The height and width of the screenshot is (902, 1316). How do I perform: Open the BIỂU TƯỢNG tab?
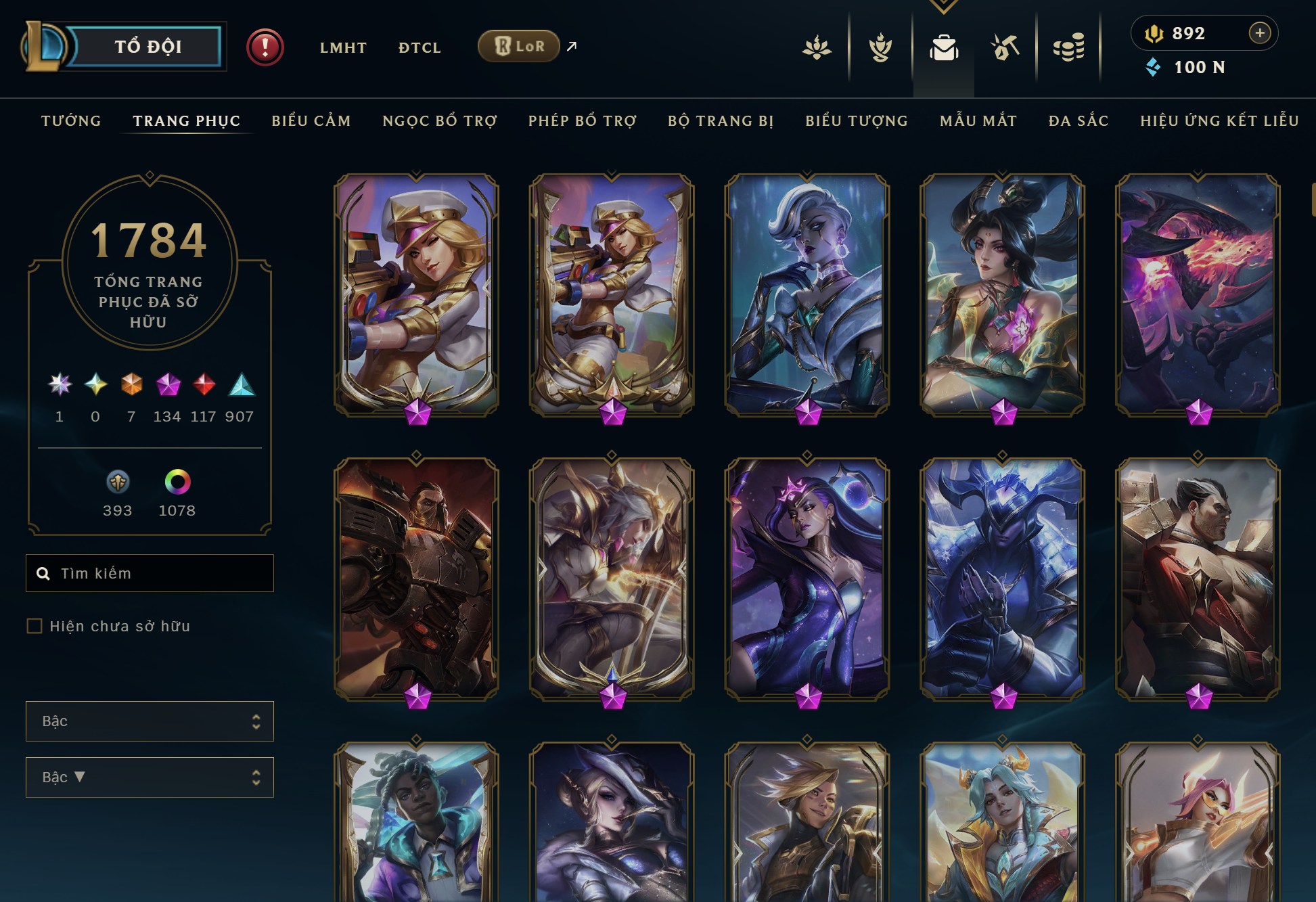[856, 120]
